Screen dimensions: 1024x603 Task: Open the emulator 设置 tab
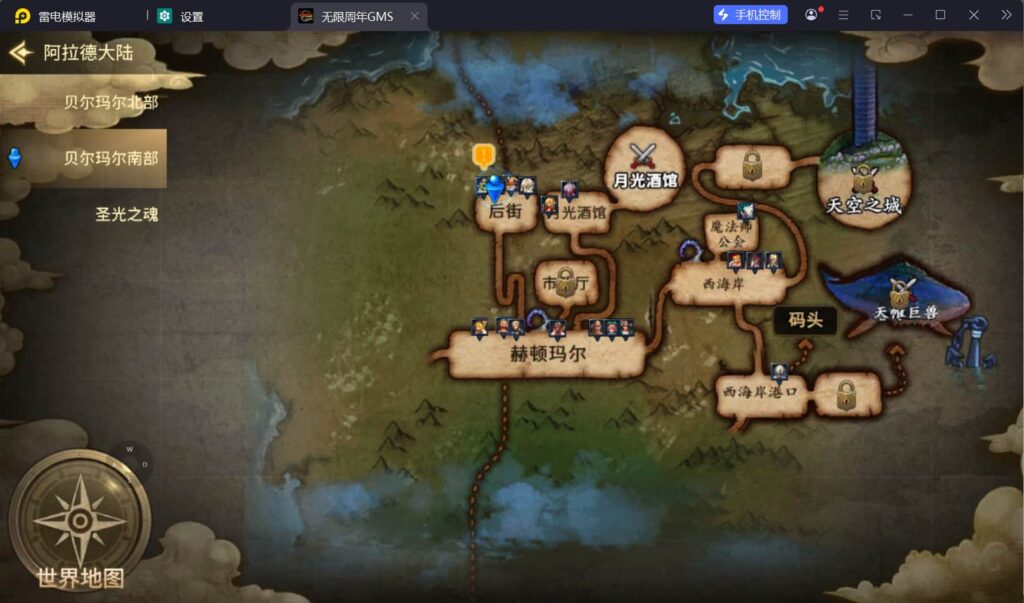191,16
